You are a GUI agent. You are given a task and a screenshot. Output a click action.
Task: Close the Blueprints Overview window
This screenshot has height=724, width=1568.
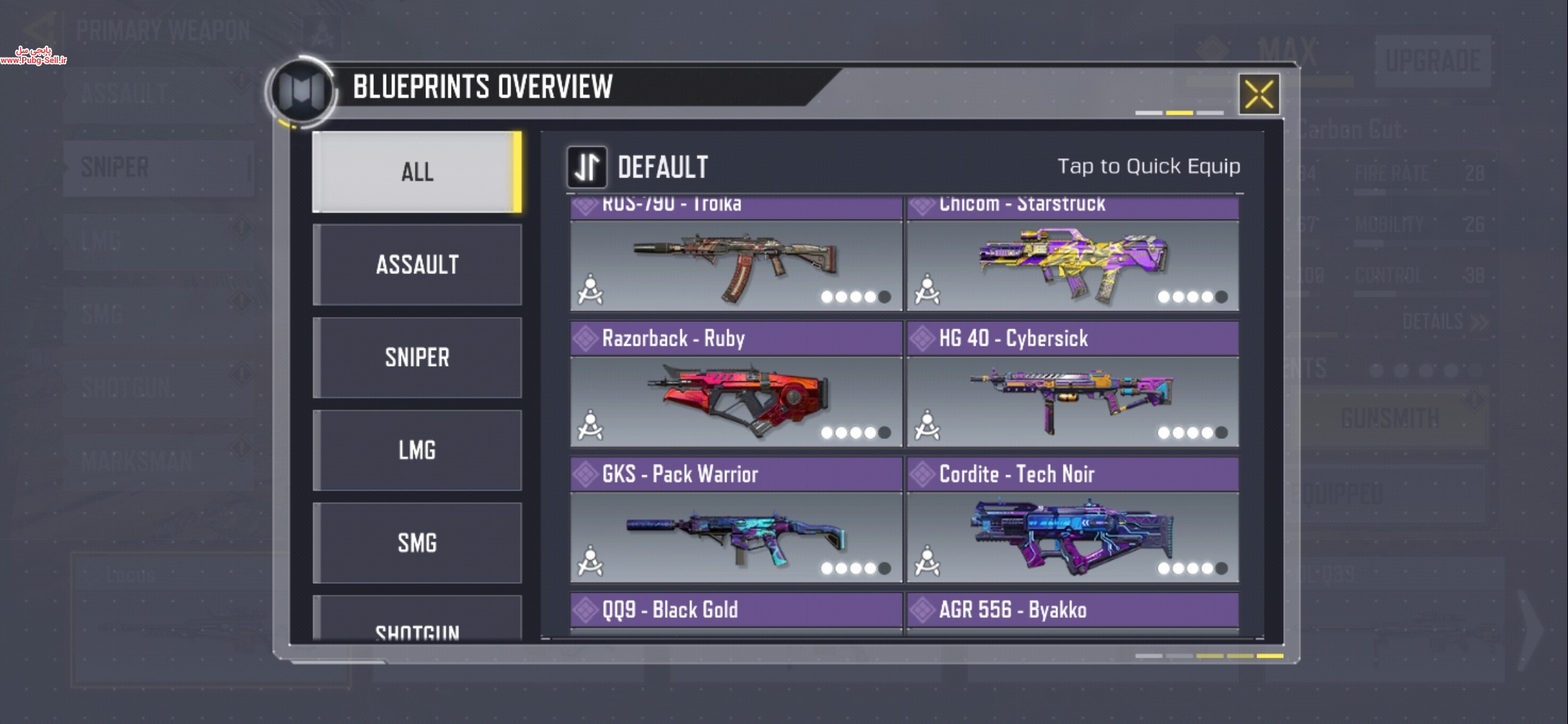[1258, 95]
